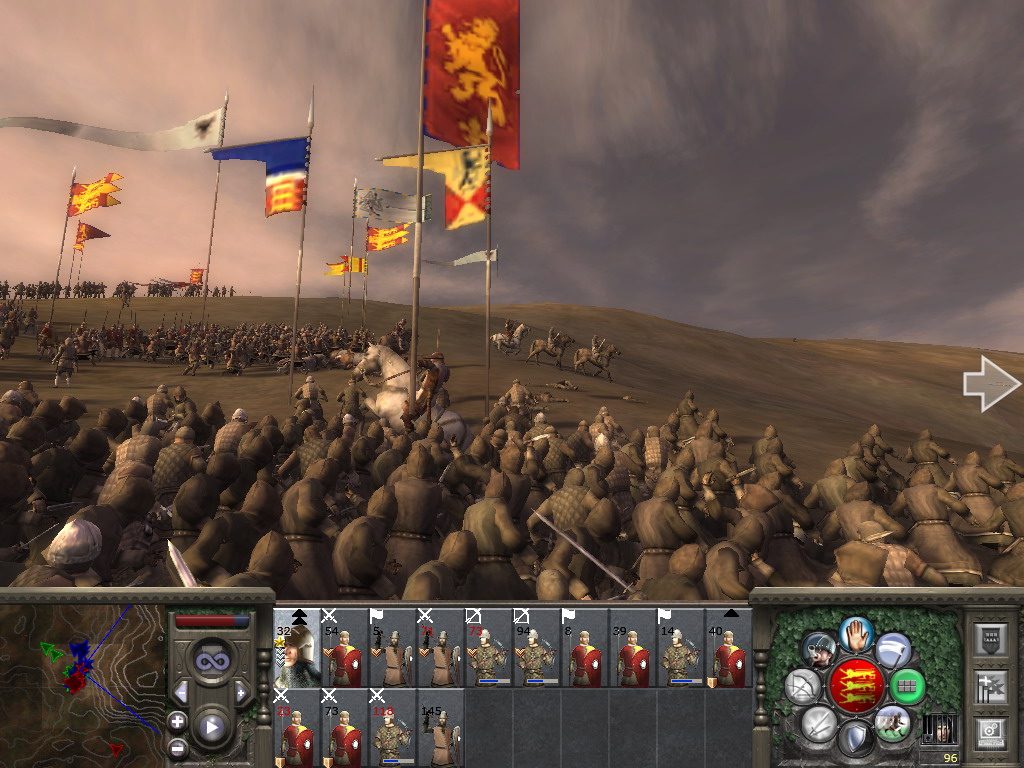The height and width of the screenshot is (768, 1024).
Task: Rotate the camera using the right arrow
Action: click(990, 385)
